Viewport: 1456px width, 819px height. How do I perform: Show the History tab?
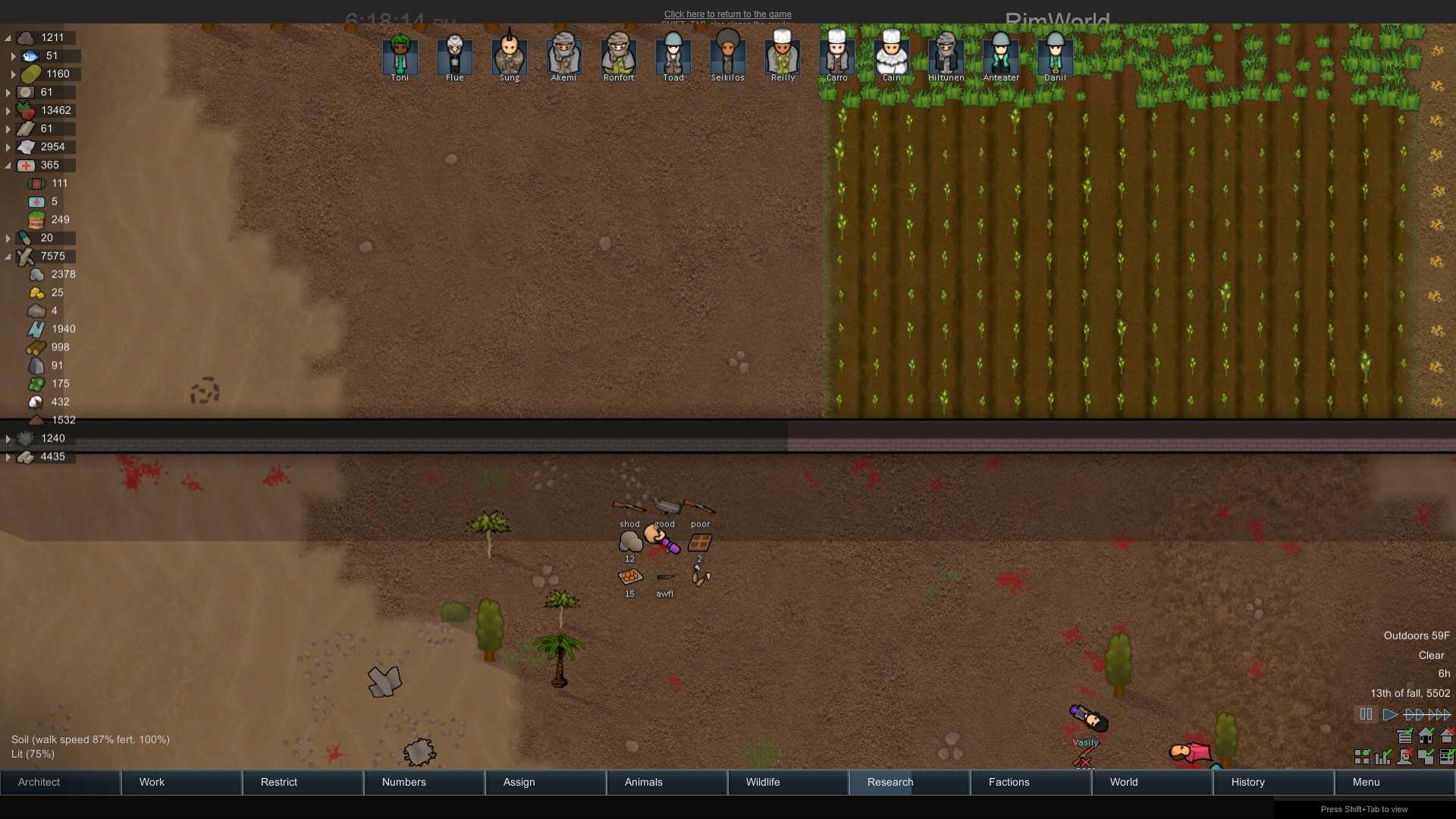tap(1274, 782)
